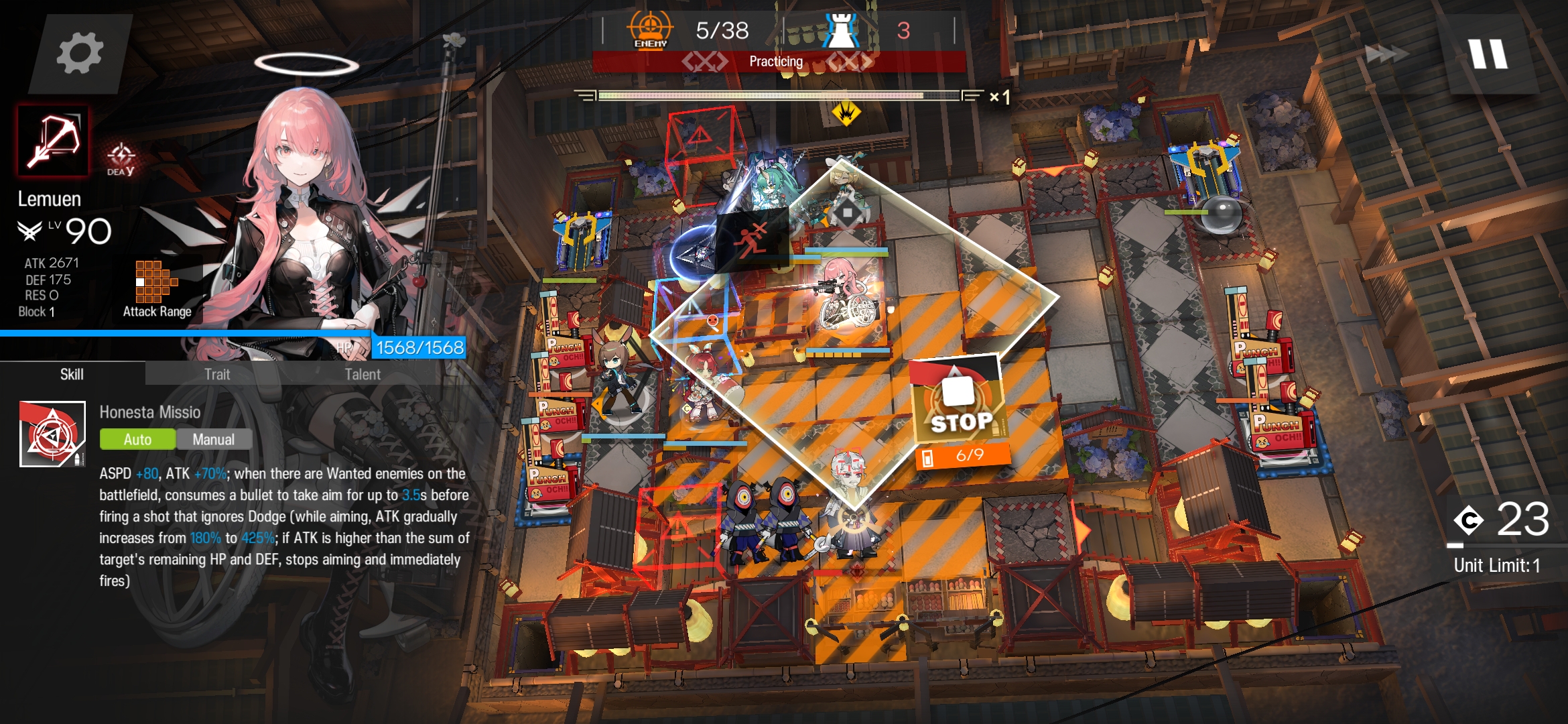Open the settings gear menu
The height and width of the screenshot is (724, 1568).
[x=80, y=54]
